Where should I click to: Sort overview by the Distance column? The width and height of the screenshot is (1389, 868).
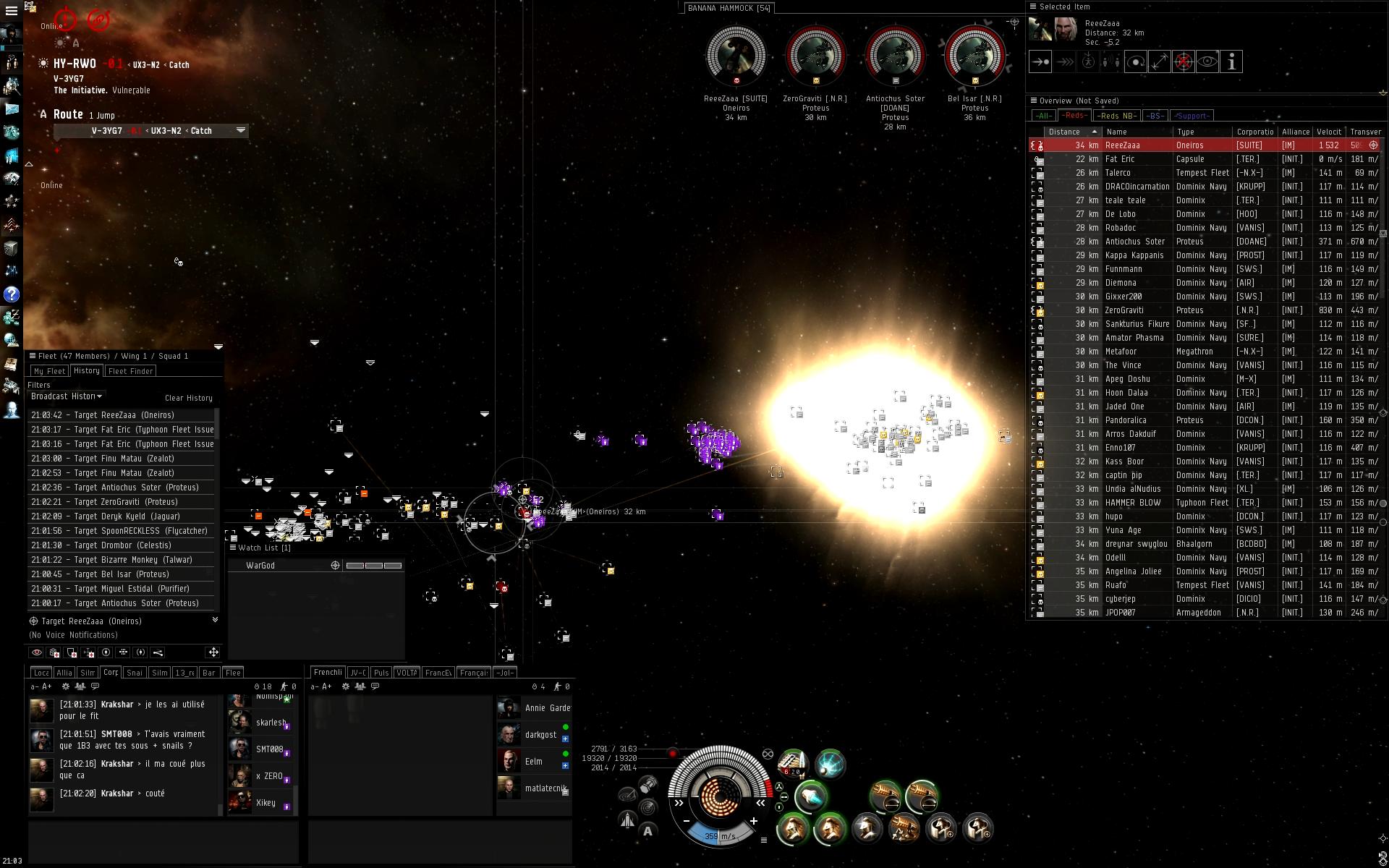(x=1064, y=132)
